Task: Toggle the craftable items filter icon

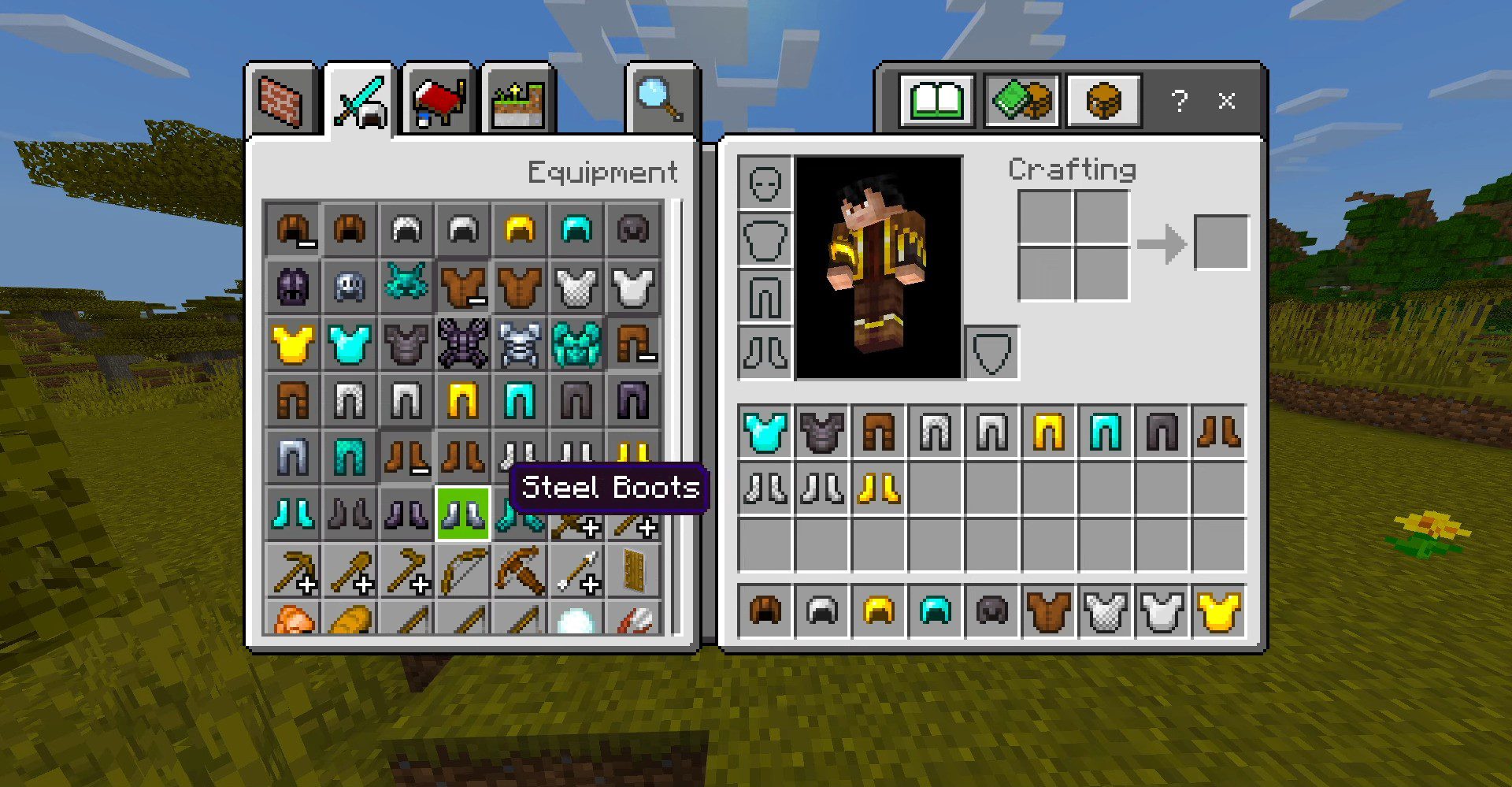Action: tap(1023, 101)
